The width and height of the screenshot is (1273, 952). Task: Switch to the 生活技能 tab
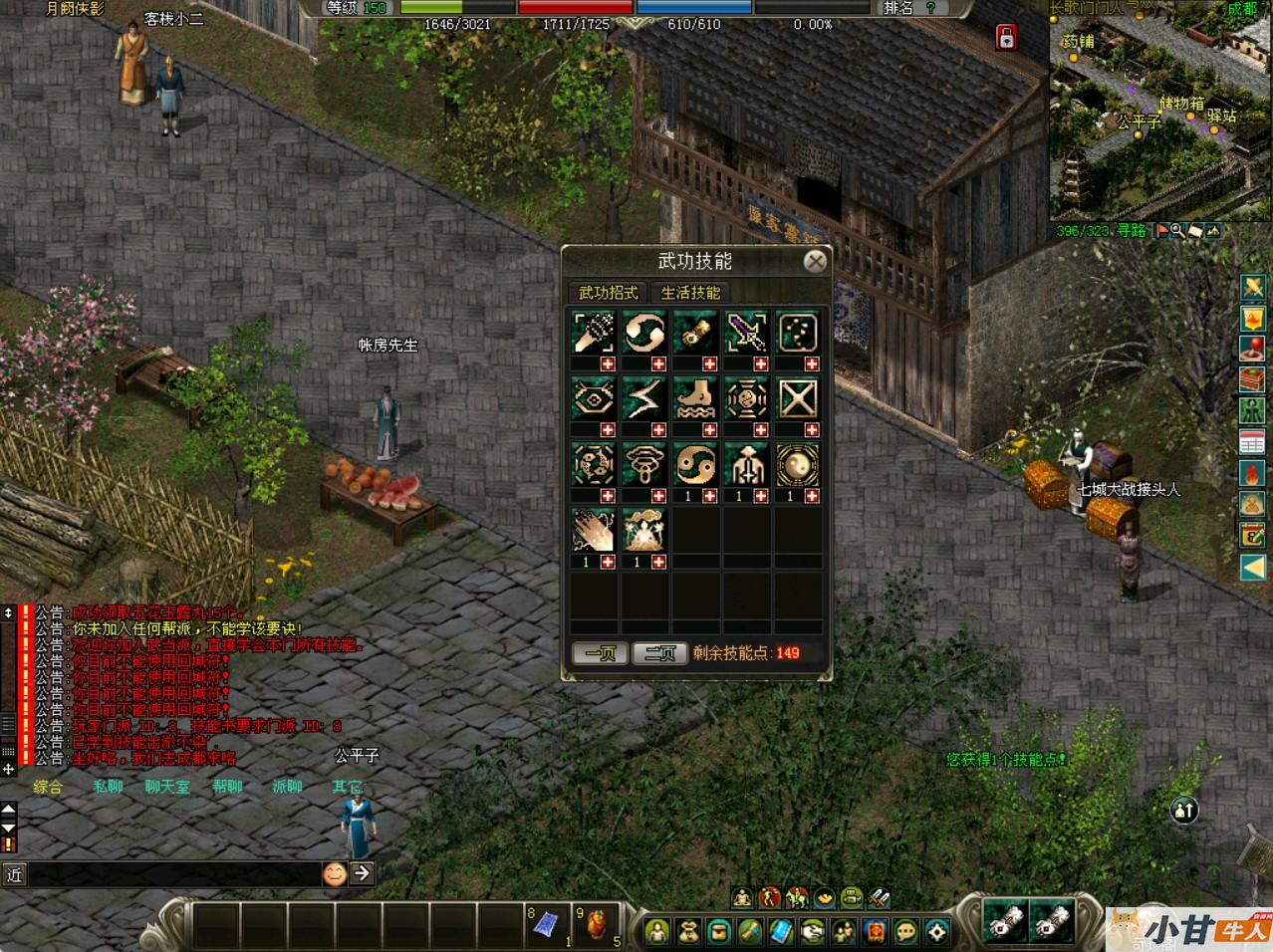coord(690,293)
